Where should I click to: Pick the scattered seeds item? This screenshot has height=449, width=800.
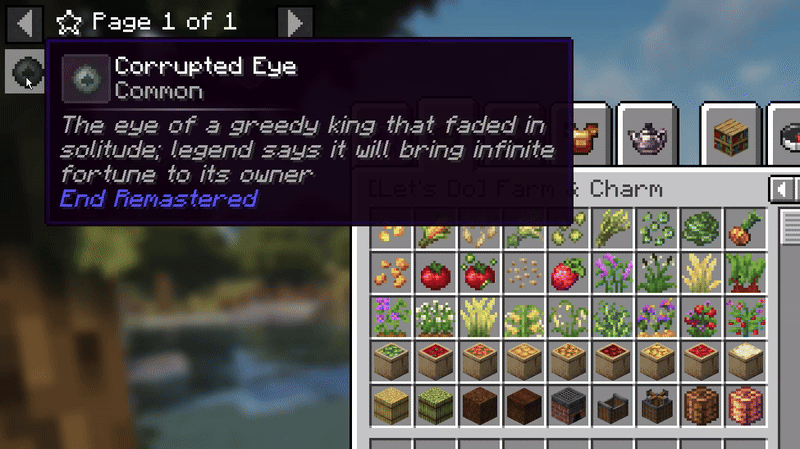[522, 274]
